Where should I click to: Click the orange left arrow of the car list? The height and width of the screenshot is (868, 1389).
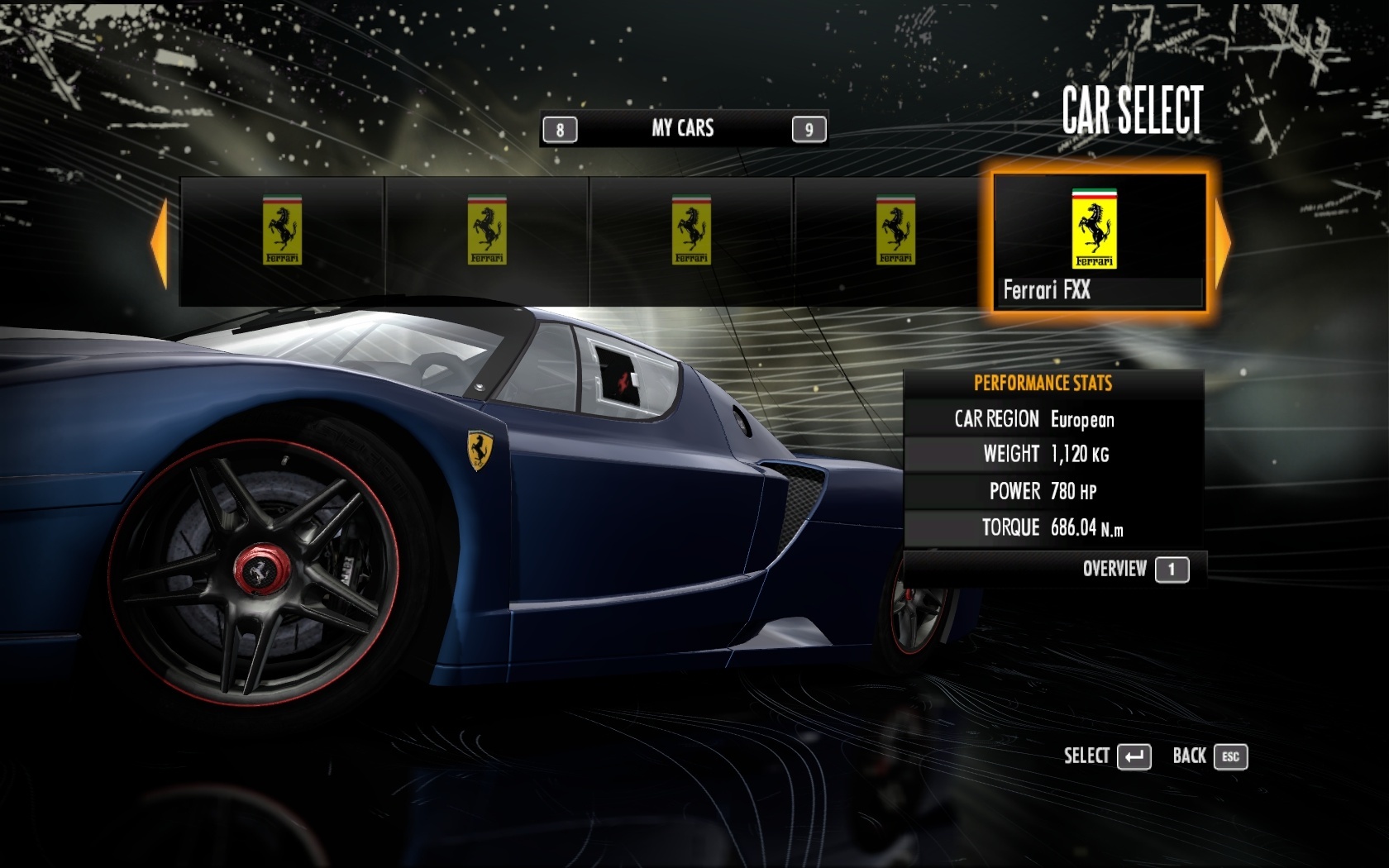160,243
